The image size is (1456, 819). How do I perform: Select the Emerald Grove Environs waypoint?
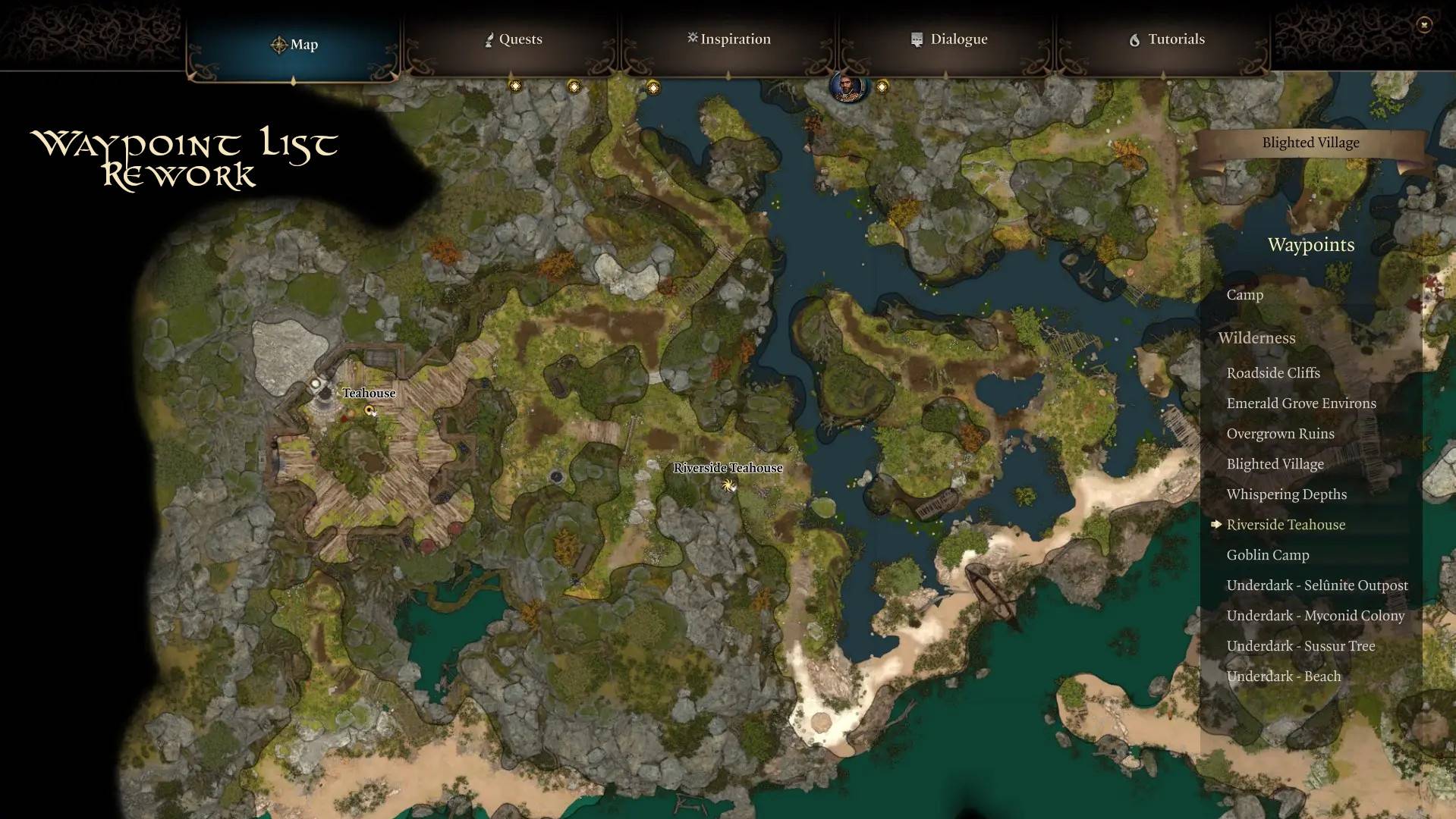[1301, 403]
